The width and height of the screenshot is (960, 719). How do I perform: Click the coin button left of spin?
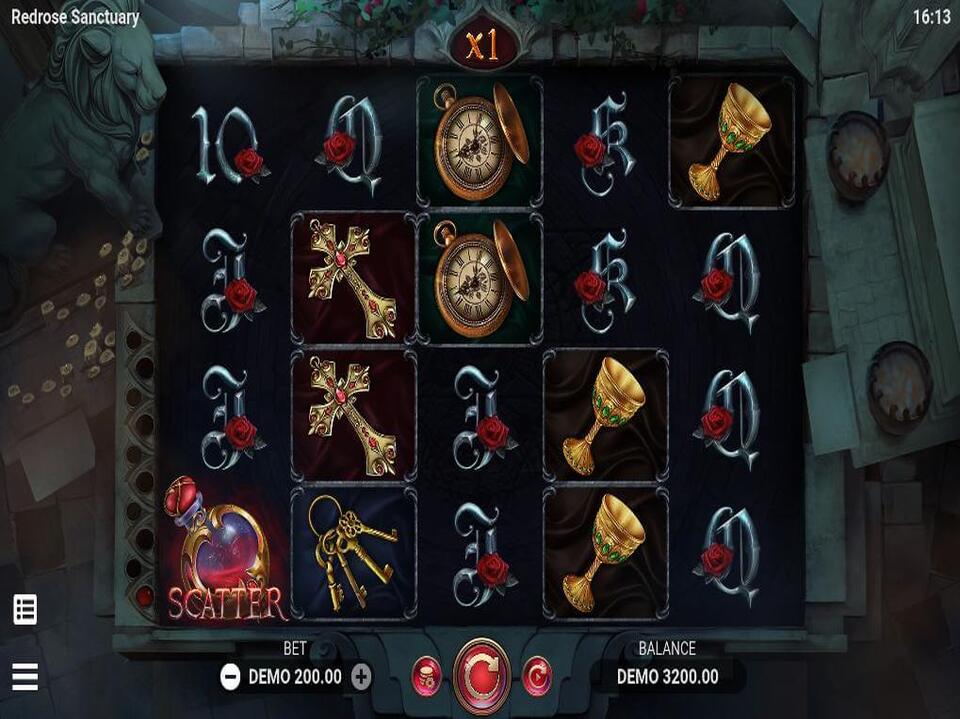pos(427,676)
